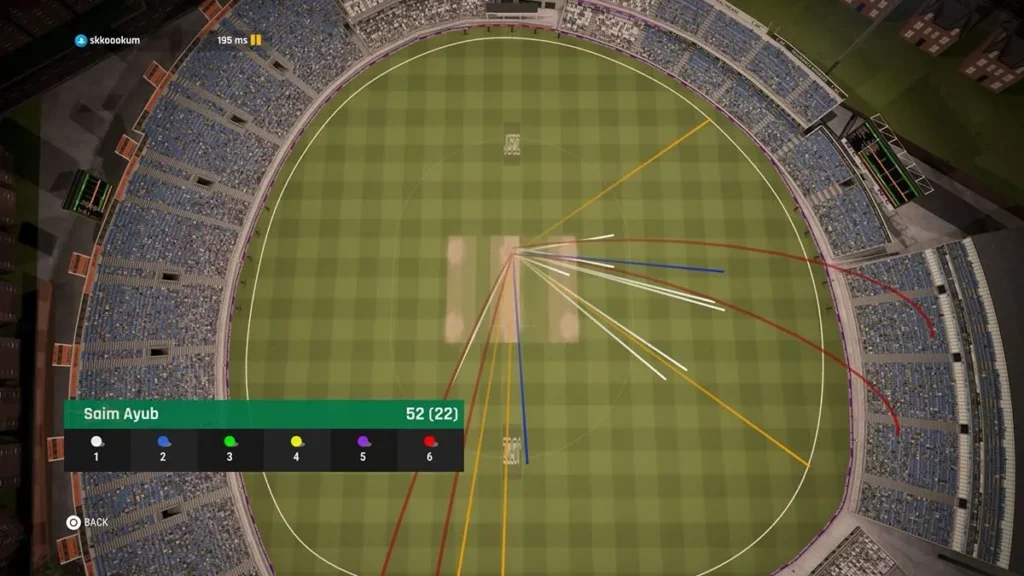Select the white 1-run legend entry

[x=97, y=449]
